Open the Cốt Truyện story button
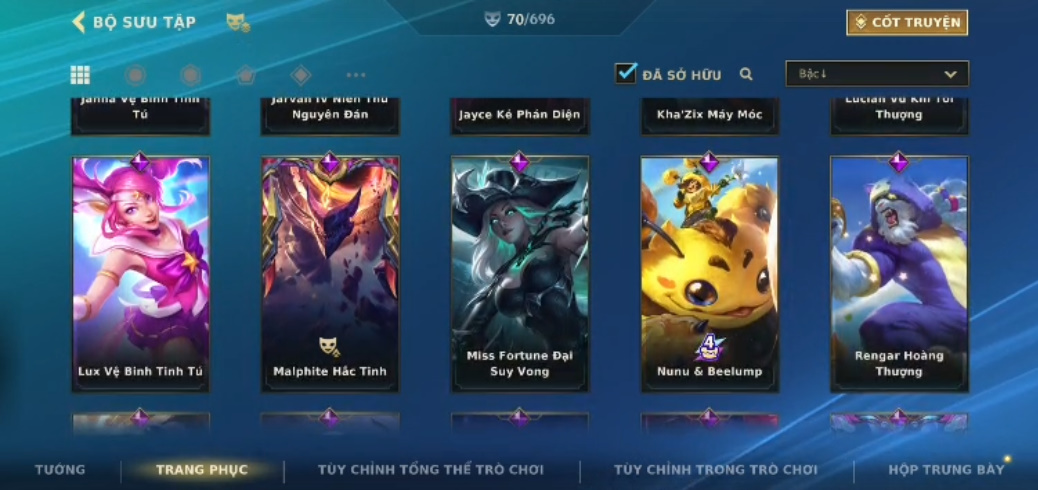The image size is (1038, 490). point(907,22)
